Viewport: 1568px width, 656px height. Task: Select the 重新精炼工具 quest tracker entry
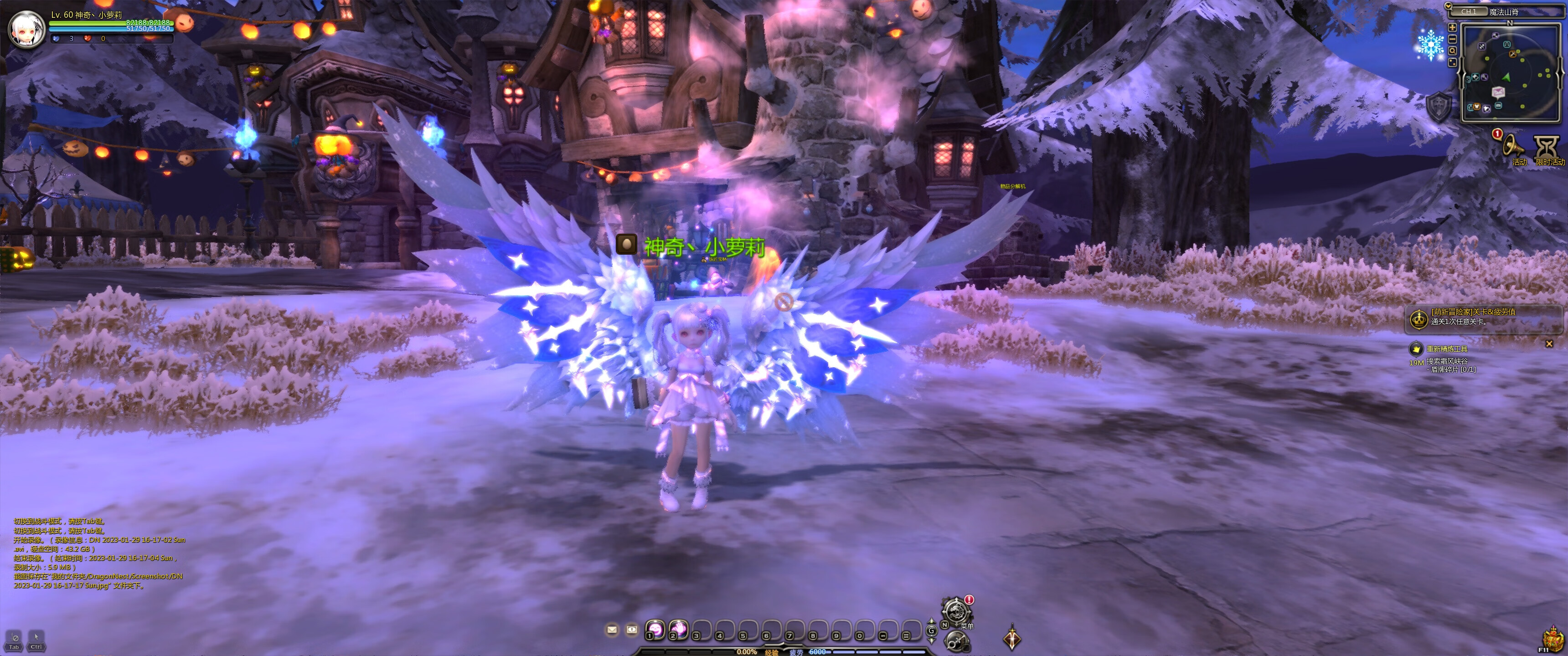coord(1447,348)
